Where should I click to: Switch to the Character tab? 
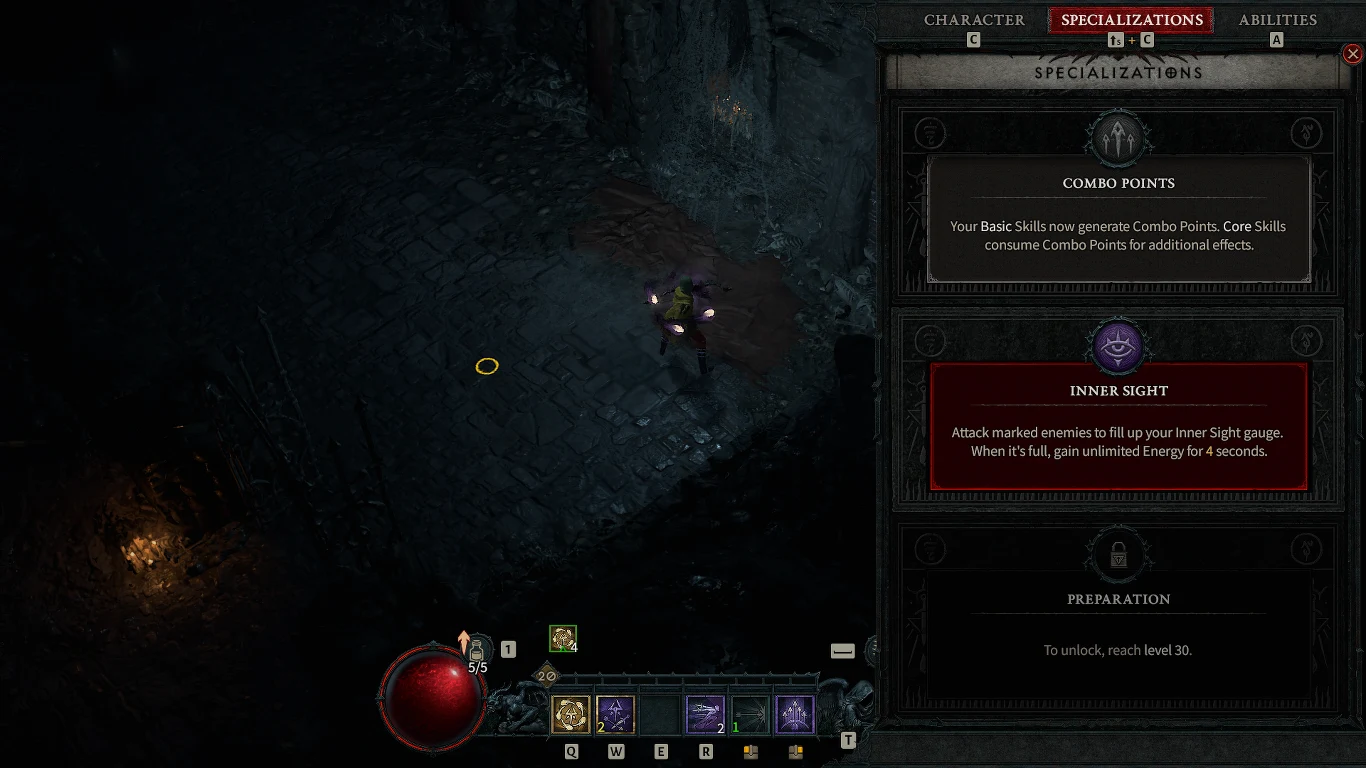tap(973, 19)
